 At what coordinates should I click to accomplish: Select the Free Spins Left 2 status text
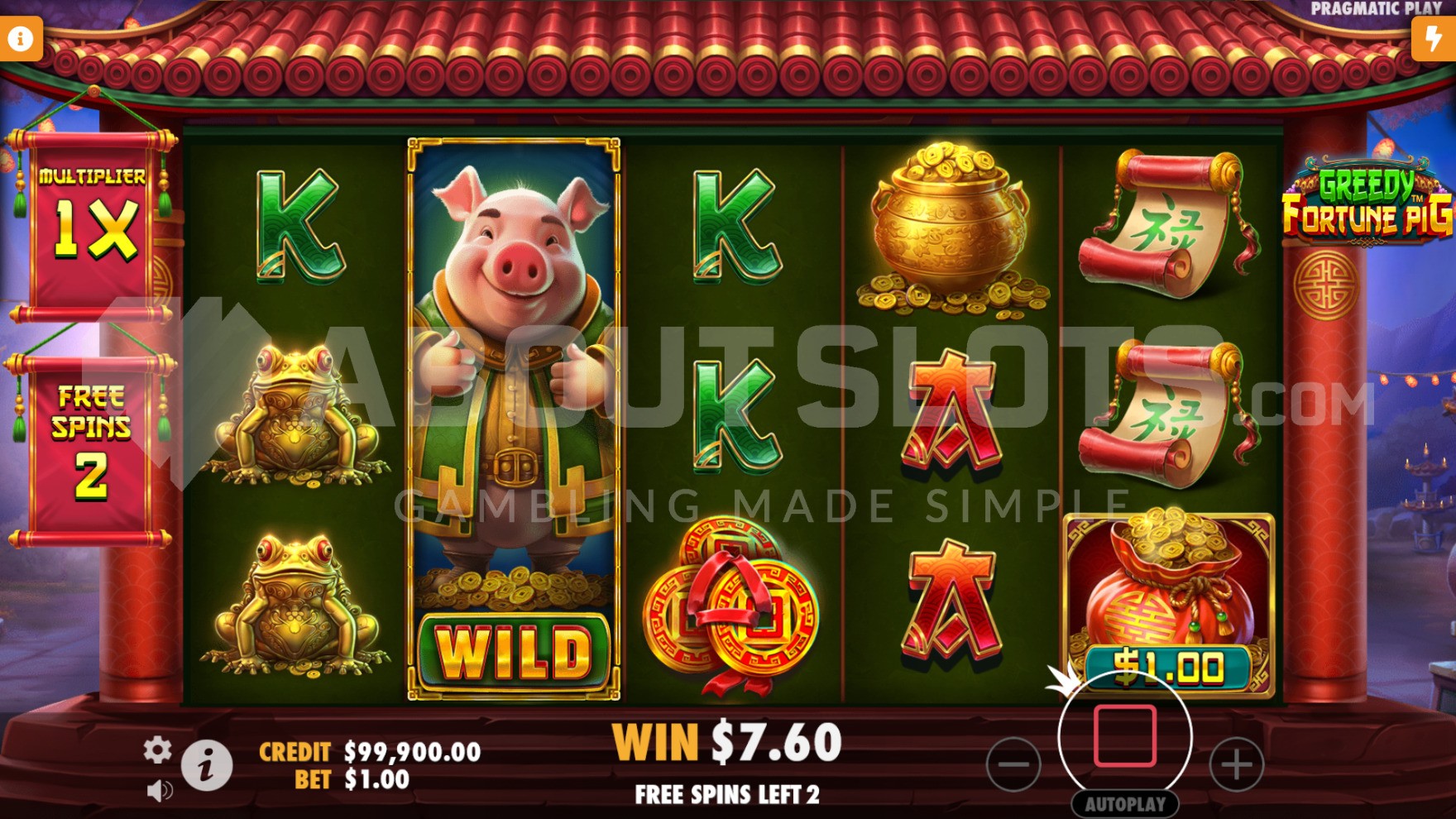(728, 792)
